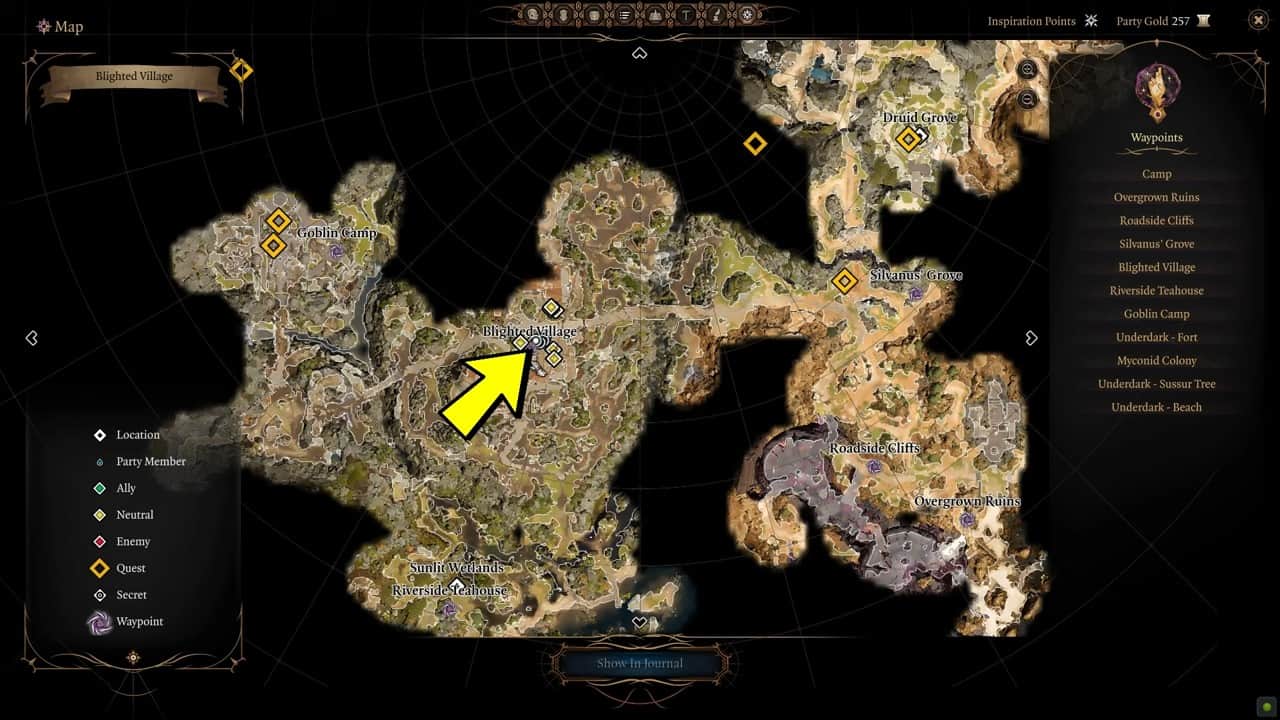Select the Druid Grove quest marker
Screen dimensions: 1280x720
coord(910,140)
